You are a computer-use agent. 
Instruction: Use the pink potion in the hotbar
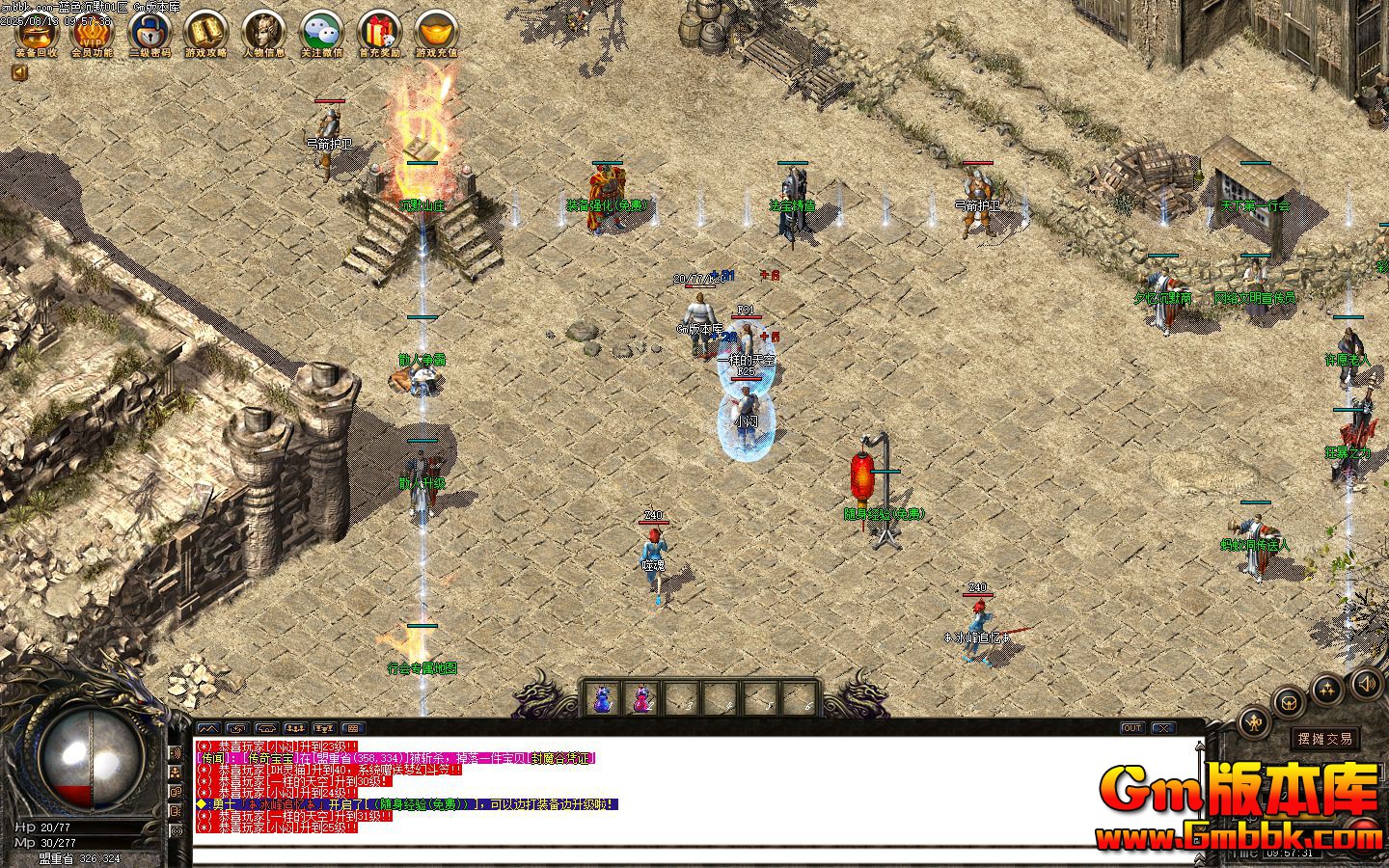(x=641, y=698)
